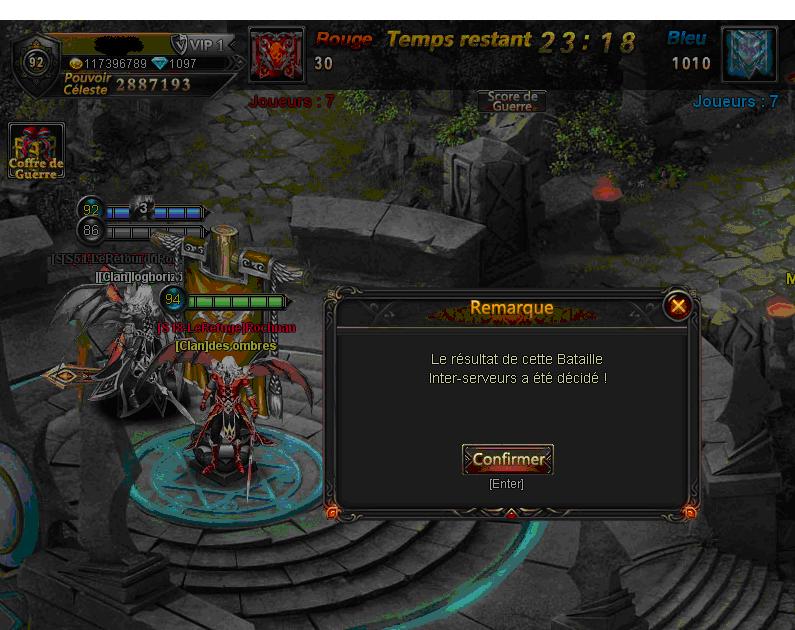The height and width of the screenshot is (630, 795).
Task: Select the Bleu team emblem
Action: click(749, 55)
